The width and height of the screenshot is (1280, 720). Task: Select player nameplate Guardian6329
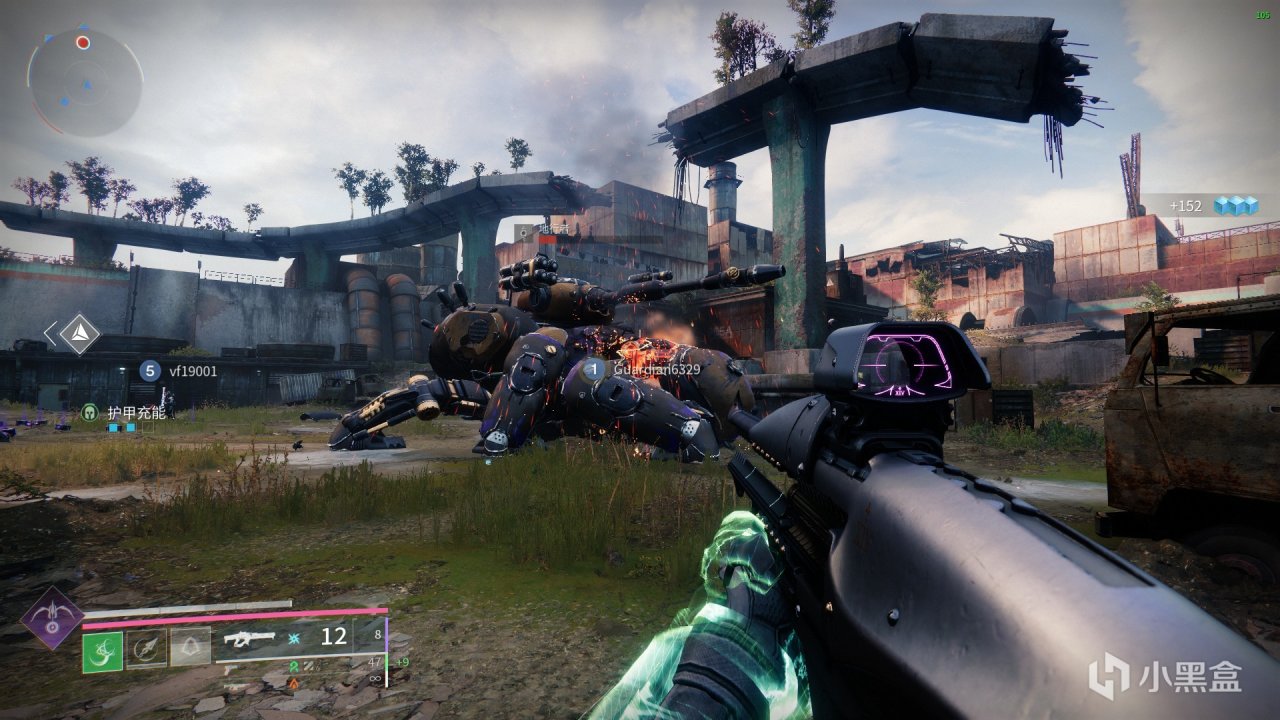656,369
